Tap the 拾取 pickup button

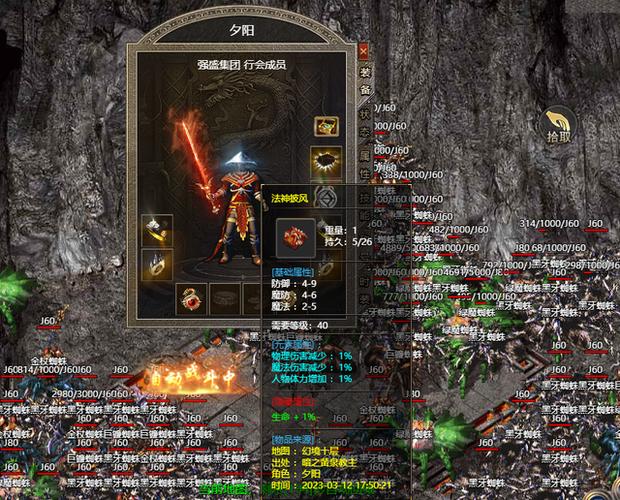coord(558,128)
